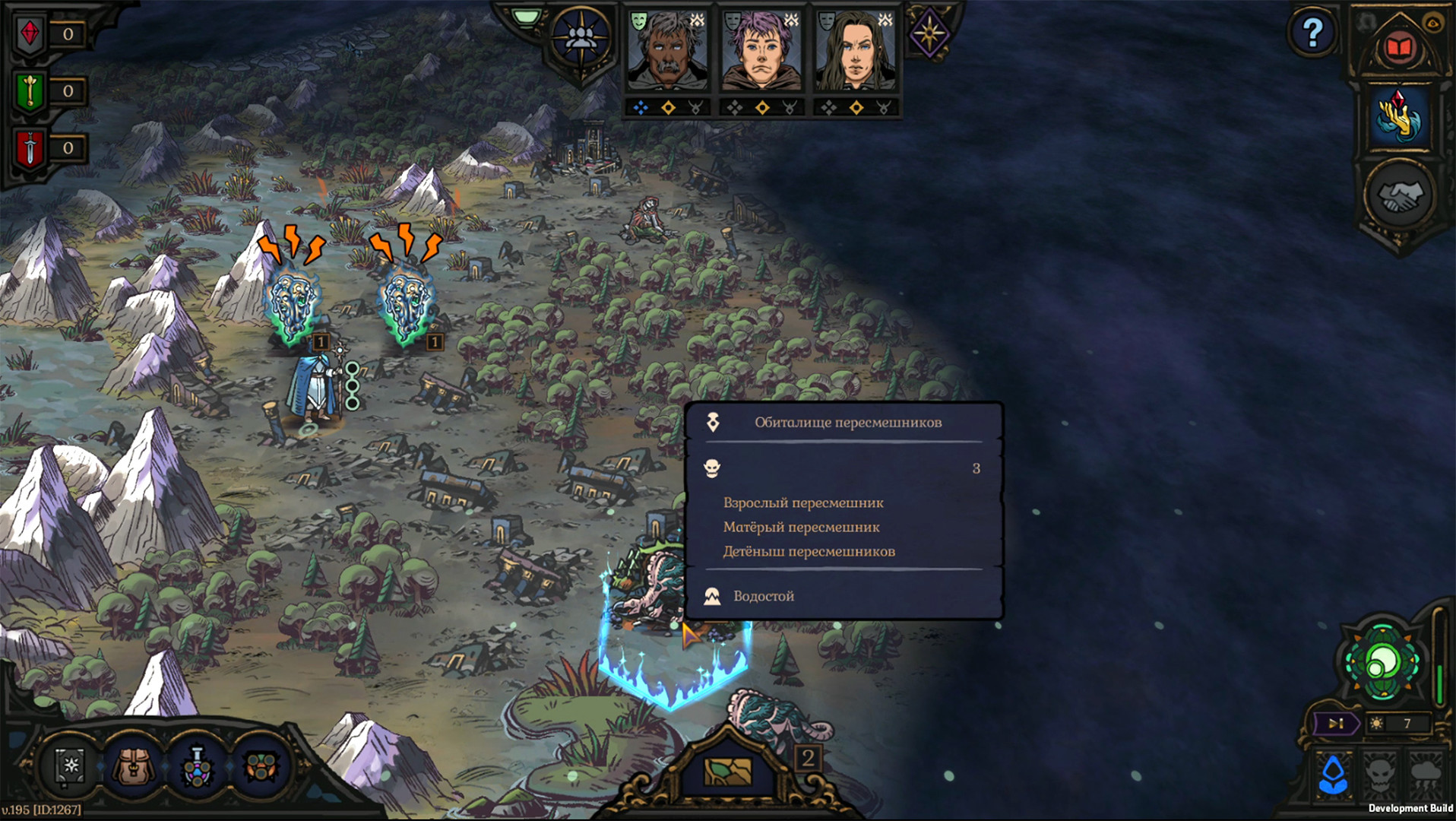Open the grey spellbook with star
The height and width of the screenshot is (821, 1456).
pos(71,765)
